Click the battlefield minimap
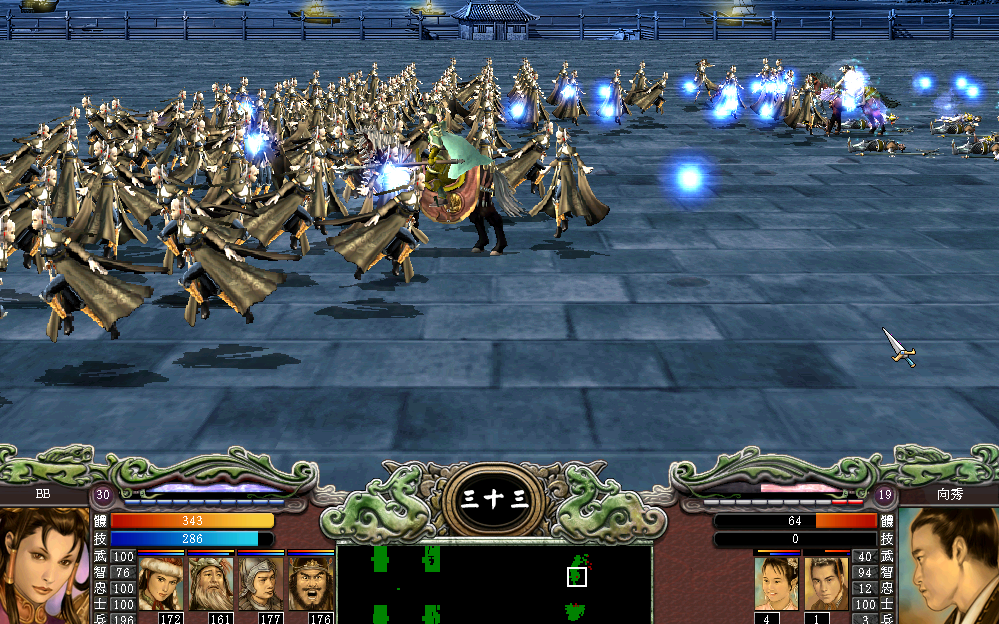This screenshot has height=624, width=999. coord(494,583)
